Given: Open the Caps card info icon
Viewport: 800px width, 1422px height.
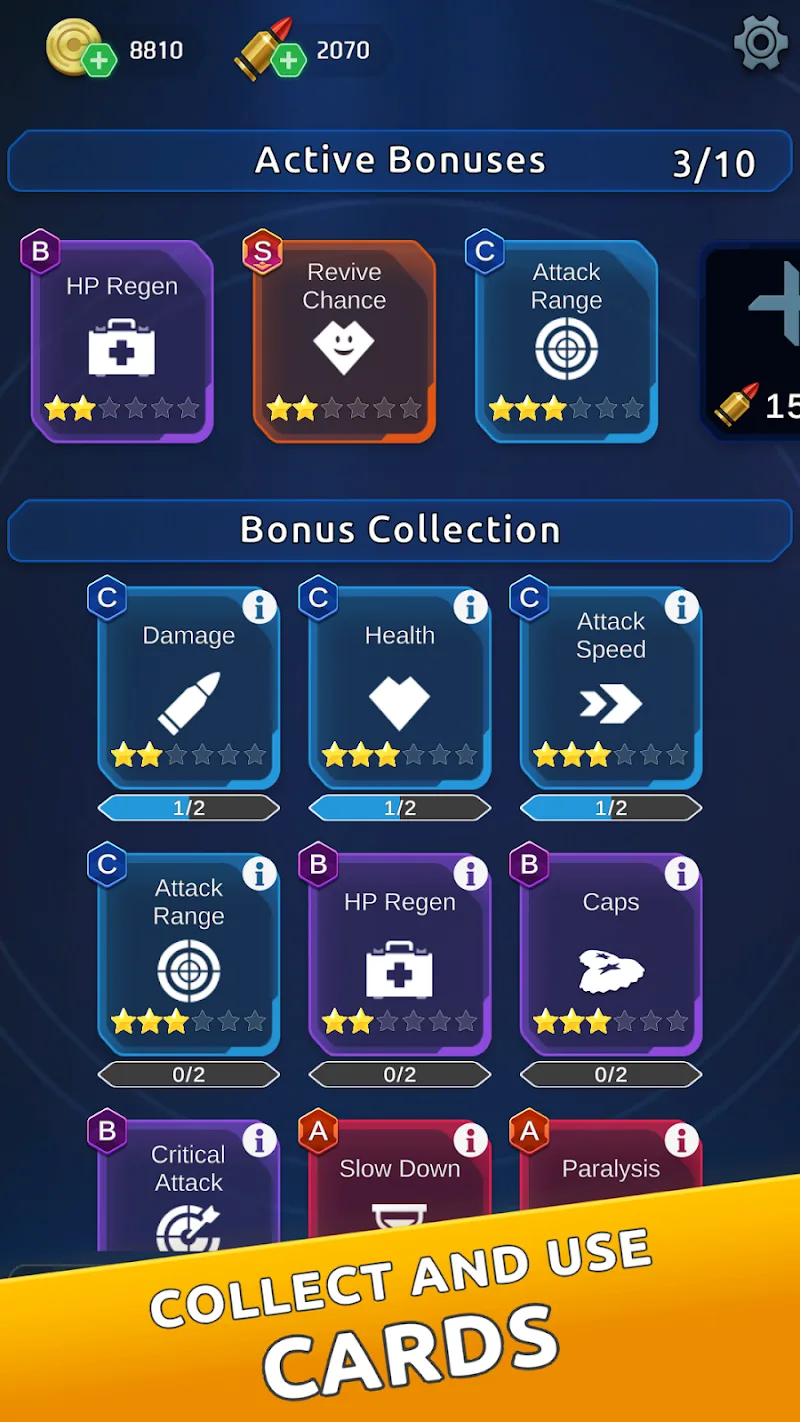Looking at the screenshot, I should point(681,873).
